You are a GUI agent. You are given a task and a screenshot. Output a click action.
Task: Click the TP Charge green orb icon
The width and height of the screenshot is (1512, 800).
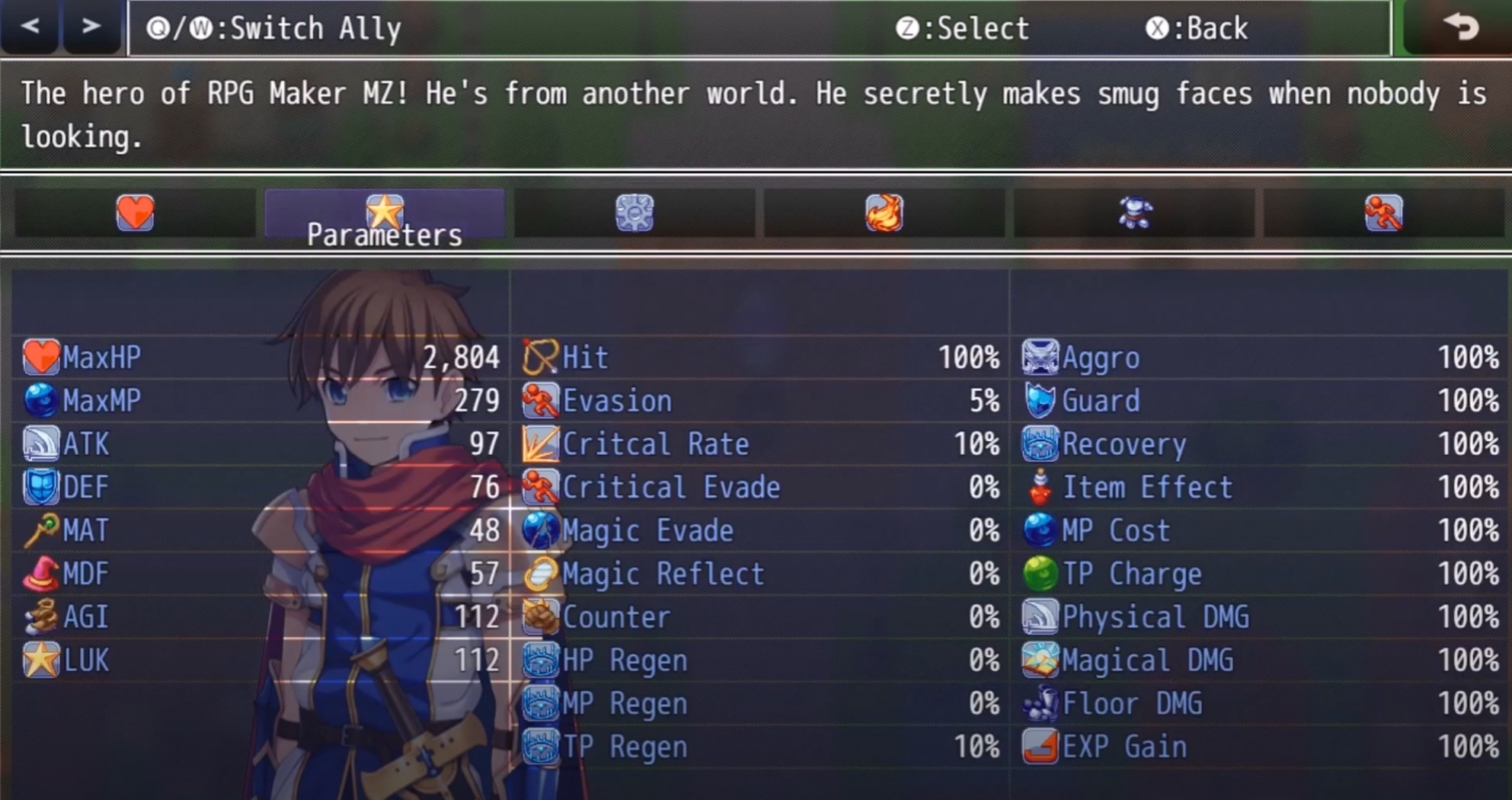click(1040, 574)
